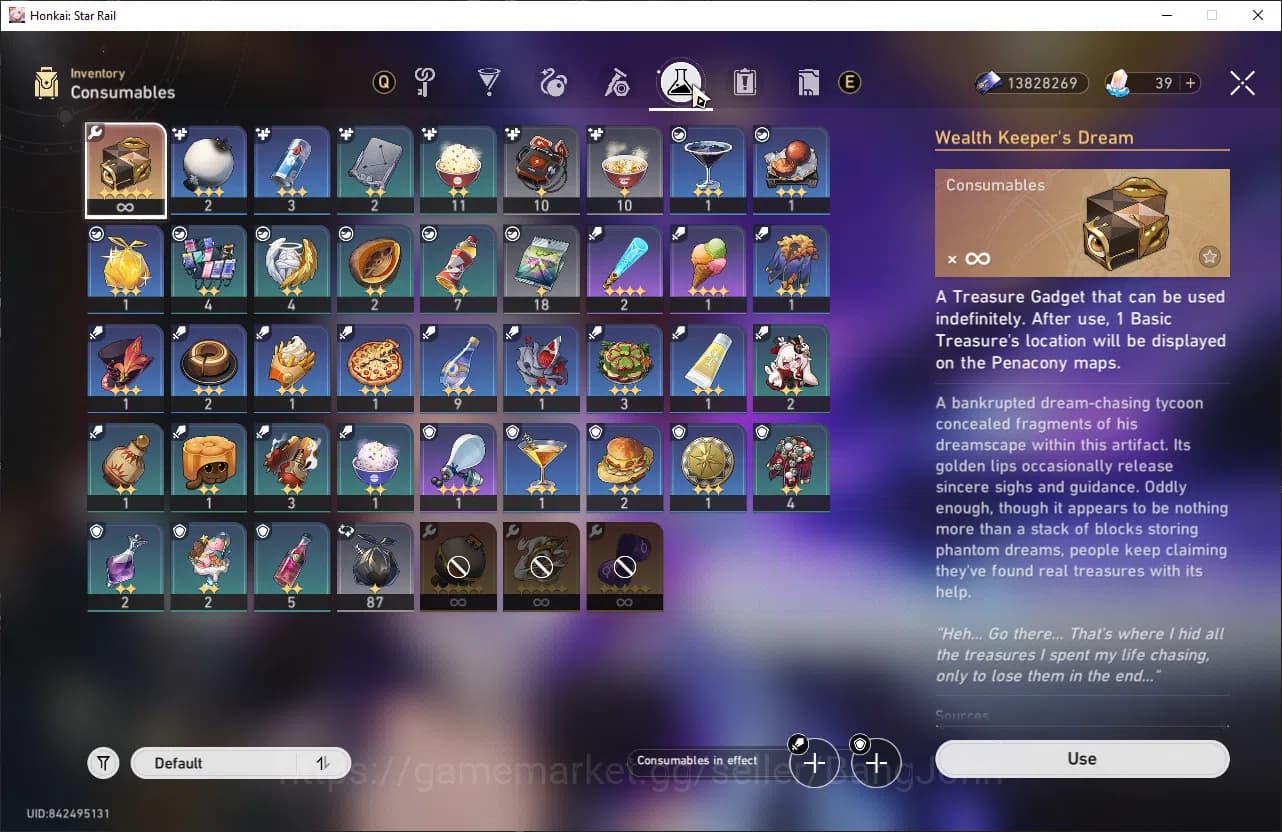Image resolution: width=1282 pixels, height=832 pixels.
Task: Minimize the Honkai: Star Rail window
Action: point(1167,15)
